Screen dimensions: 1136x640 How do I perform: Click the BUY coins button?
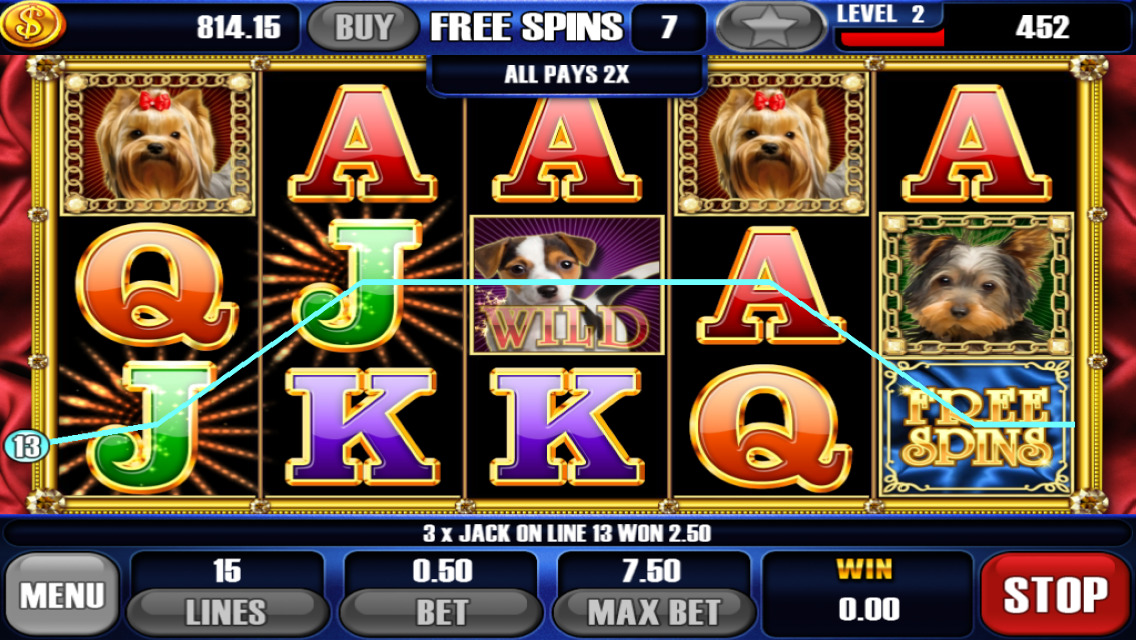(x=363, y=27)
